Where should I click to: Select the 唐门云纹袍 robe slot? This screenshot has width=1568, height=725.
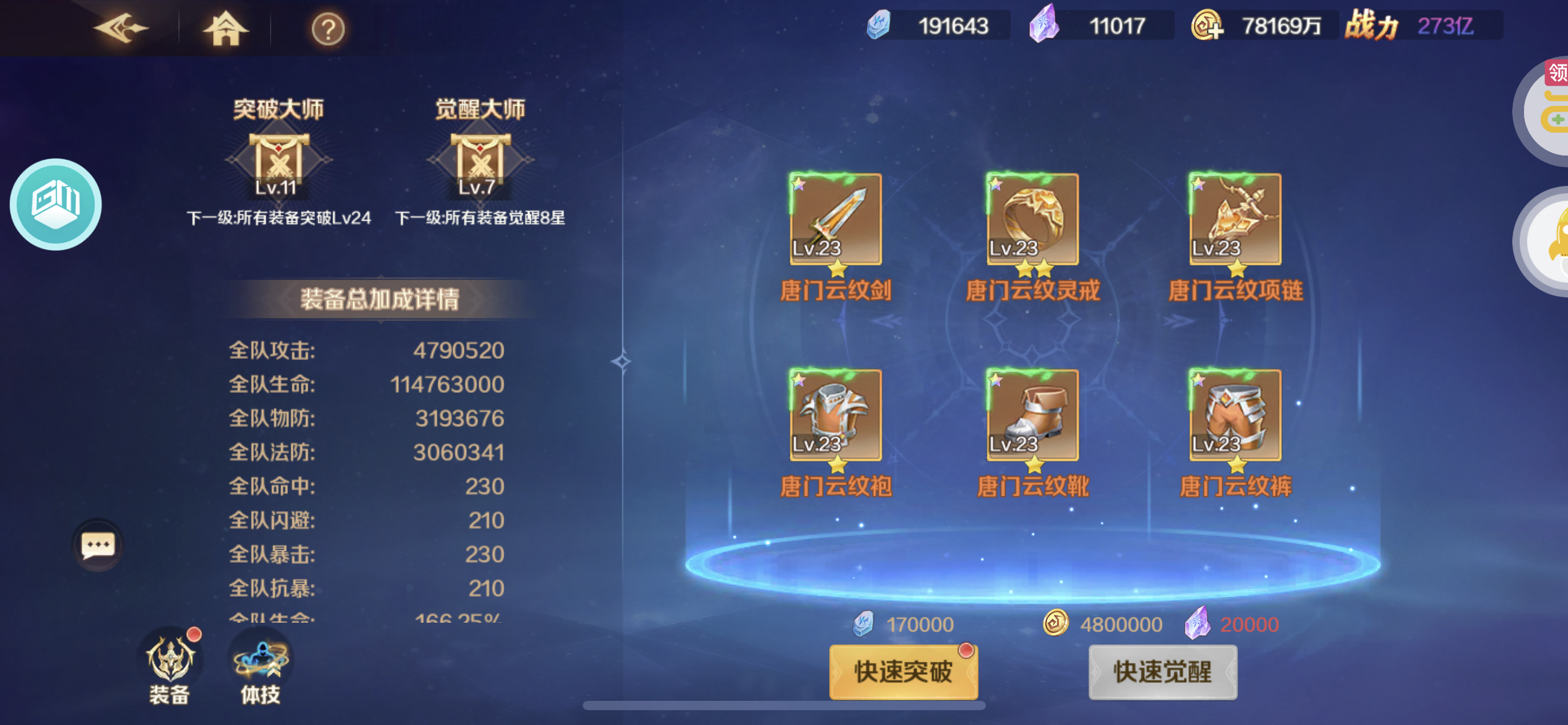835,415
